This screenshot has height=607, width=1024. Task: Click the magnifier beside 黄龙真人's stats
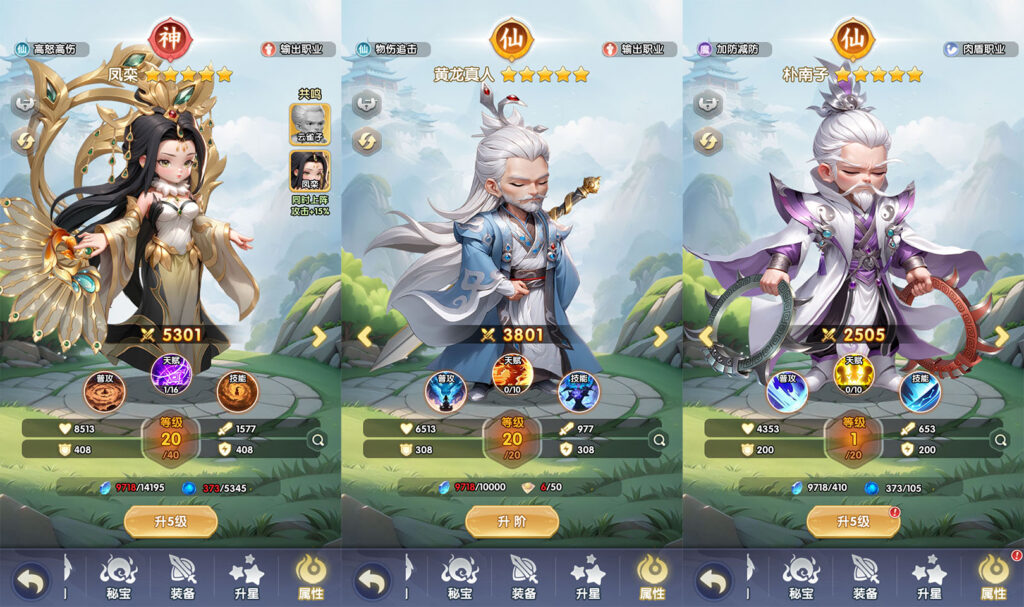pos(659,439)
